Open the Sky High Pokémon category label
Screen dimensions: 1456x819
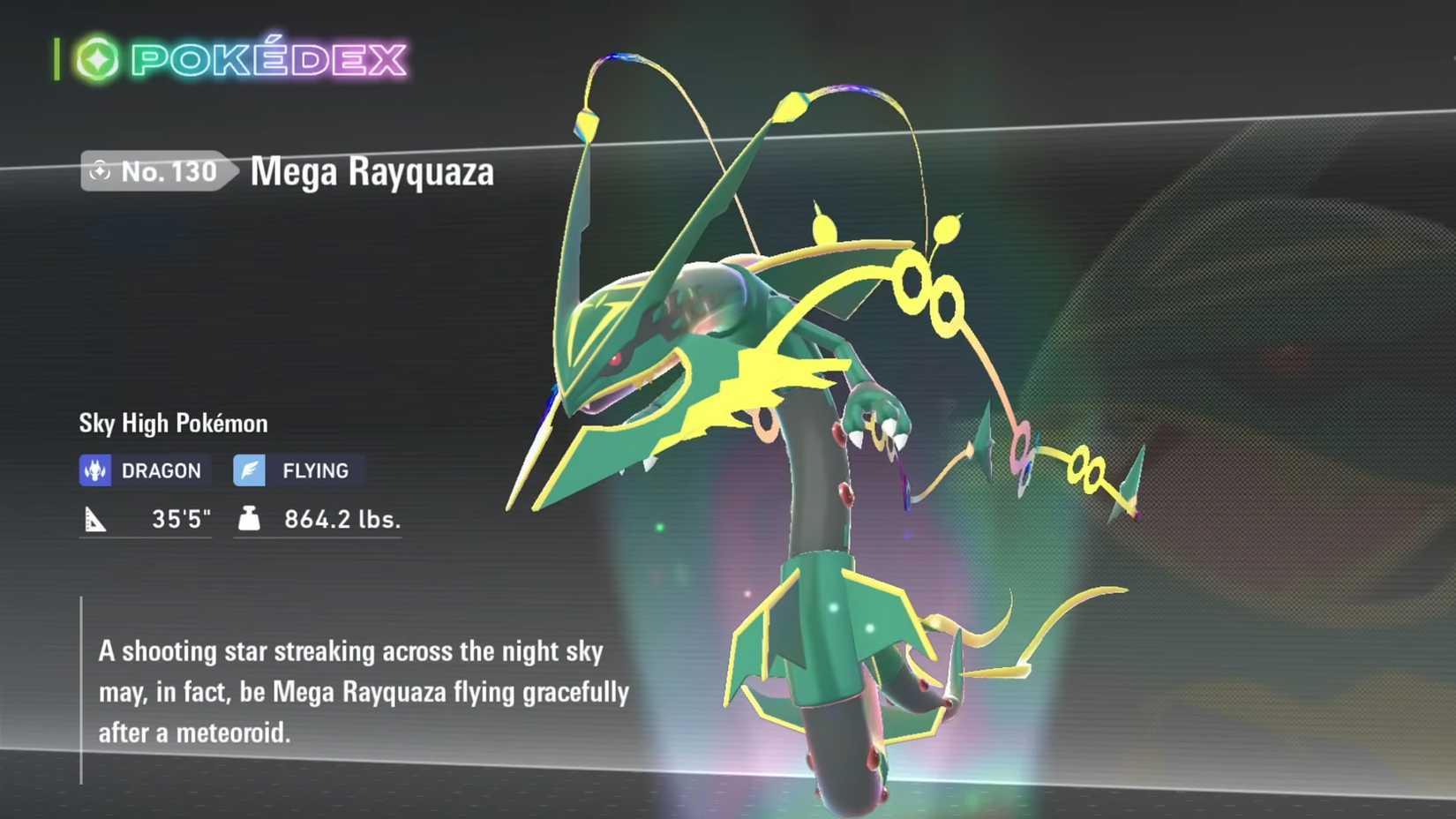pyautogui.click(x=172, y=424)
